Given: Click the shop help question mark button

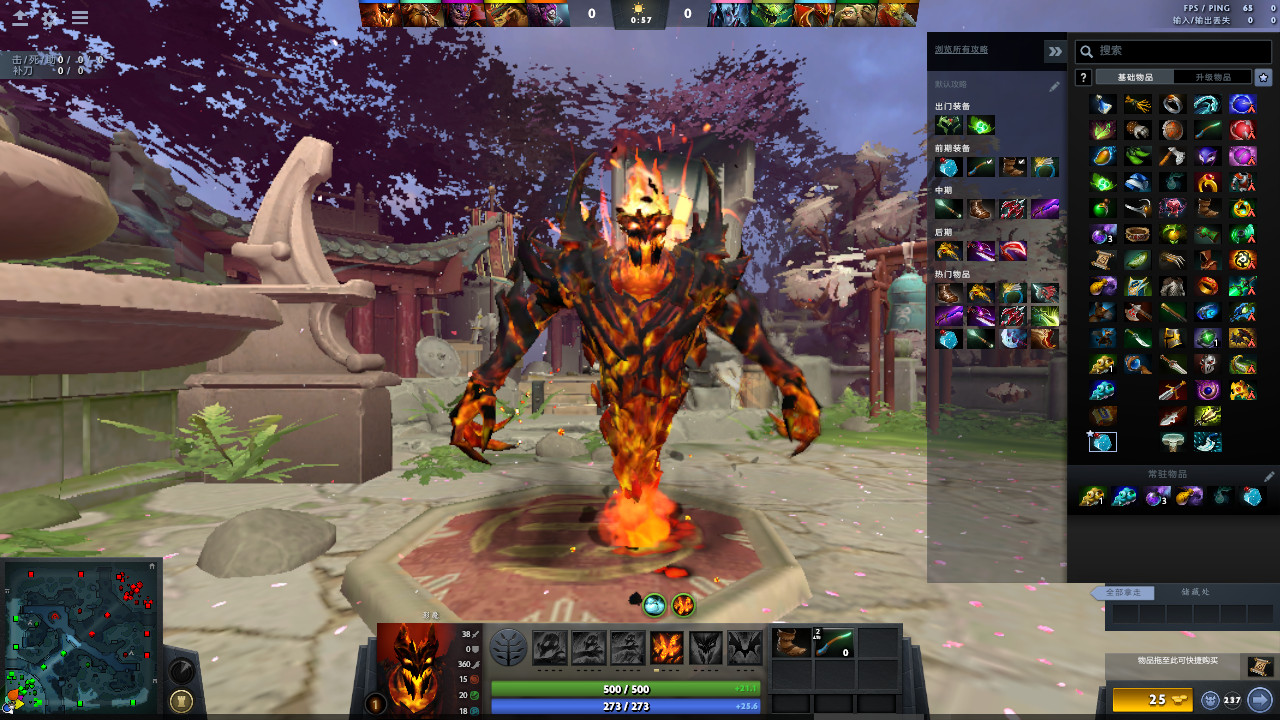Looking at the screenshot, I should pyautogui.click(x=1083, y=77).
